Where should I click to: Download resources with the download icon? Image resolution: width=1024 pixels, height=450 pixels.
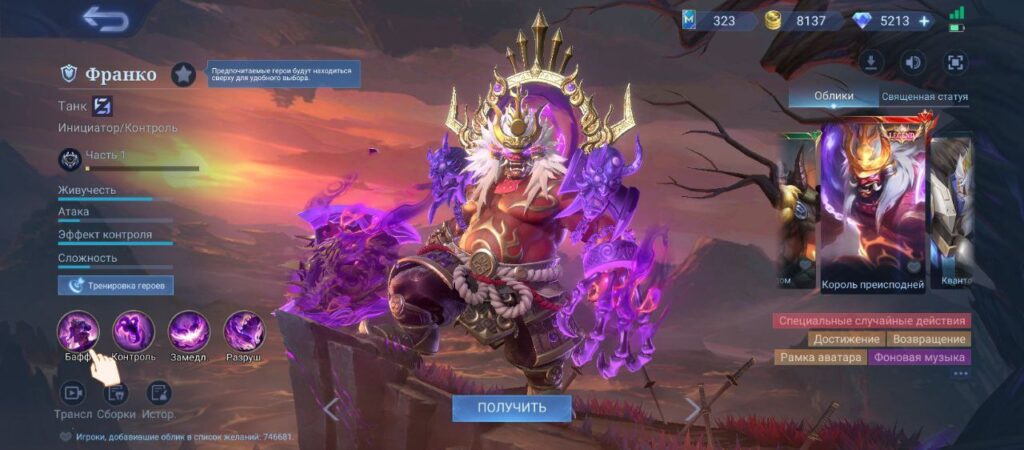tap(871, 63)
